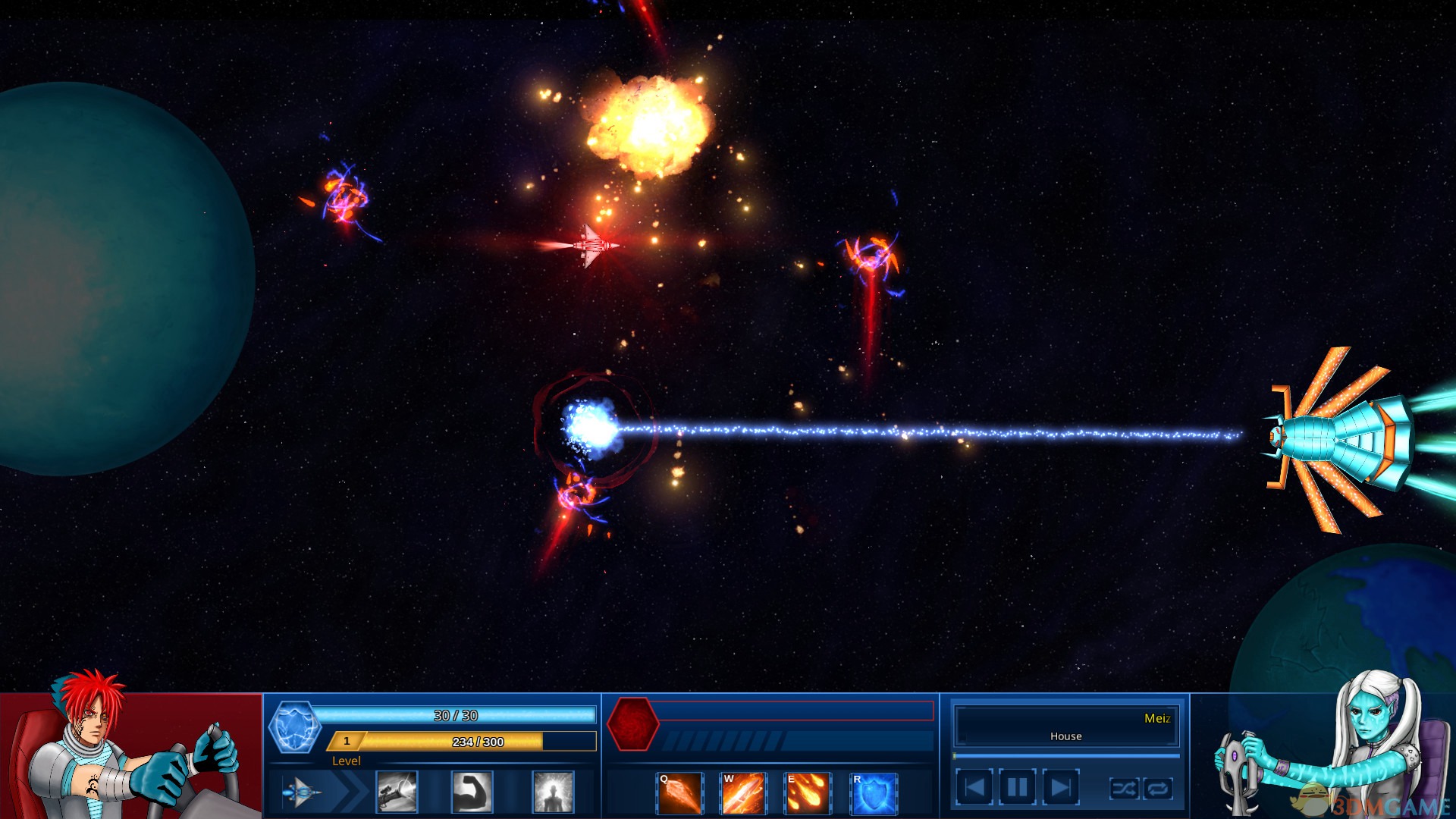Select the glowing figure upgrade icon
This screenshot has width=1456, height=819.
tap(552, 791)
